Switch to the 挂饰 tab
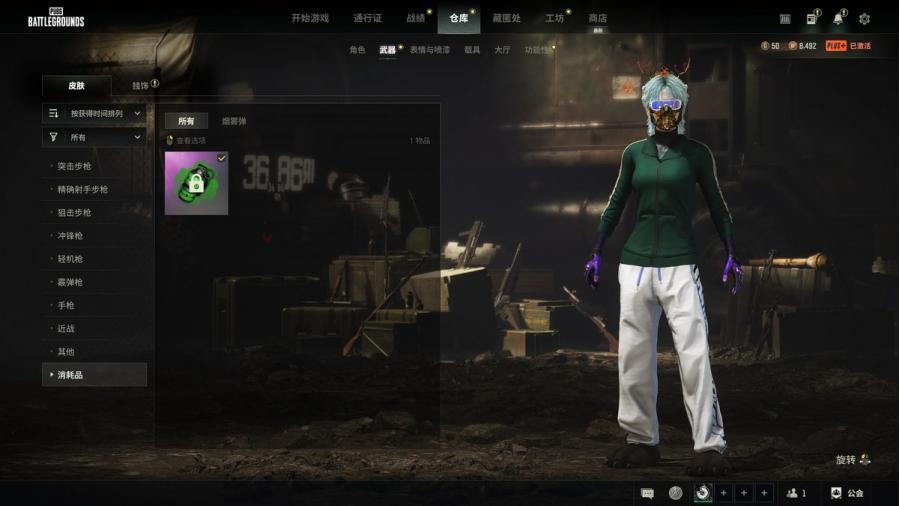 (141, 86)
